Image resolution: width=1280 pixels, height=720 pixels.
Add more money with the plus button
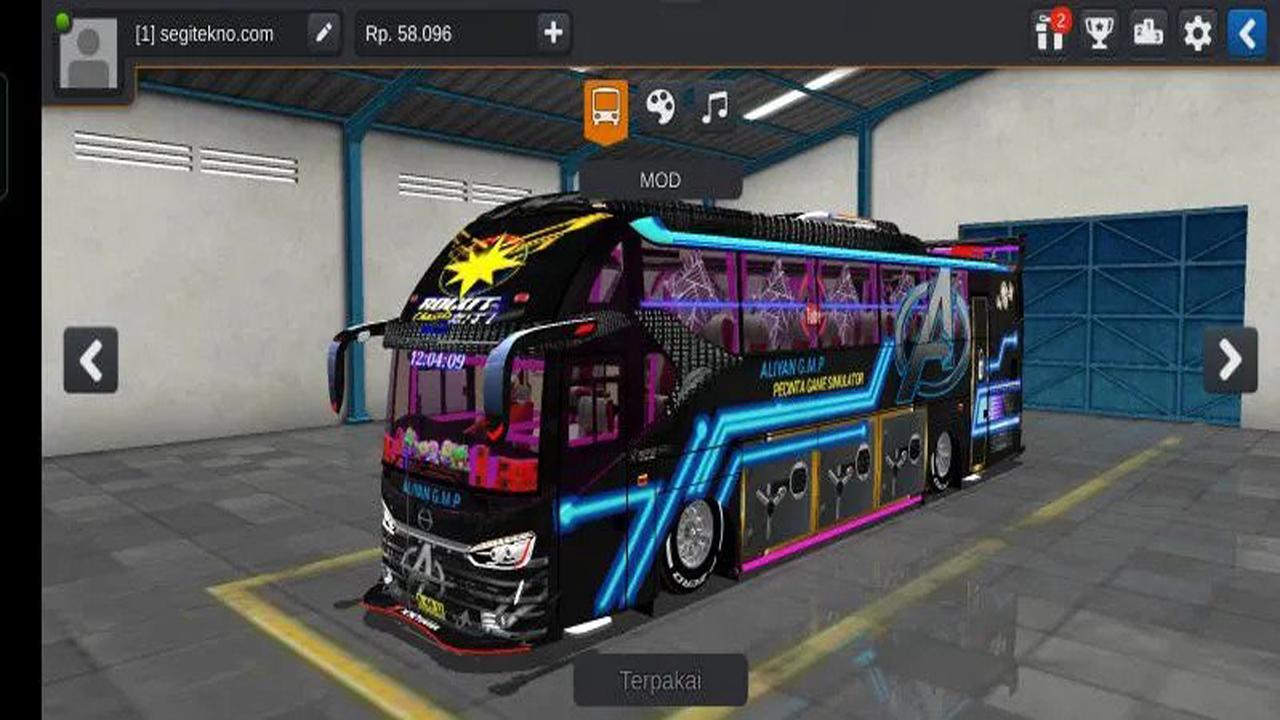[x=553, y=34]
